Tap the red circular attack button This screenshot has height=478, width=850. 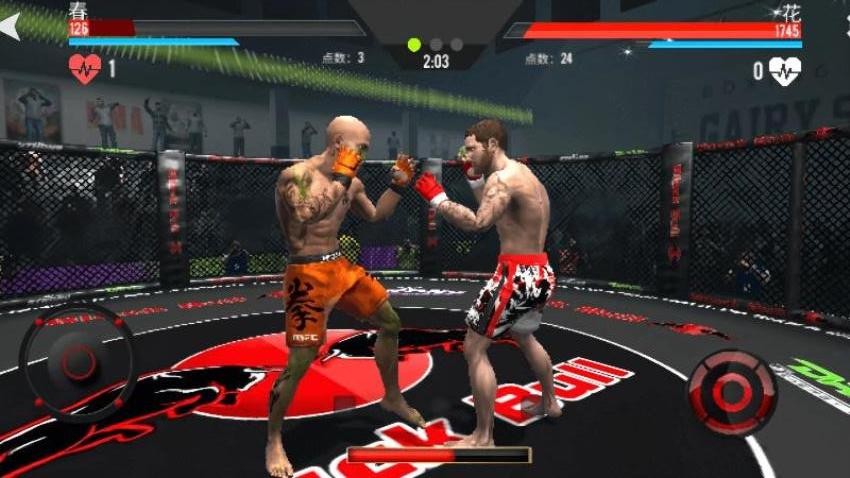point(732,391)
